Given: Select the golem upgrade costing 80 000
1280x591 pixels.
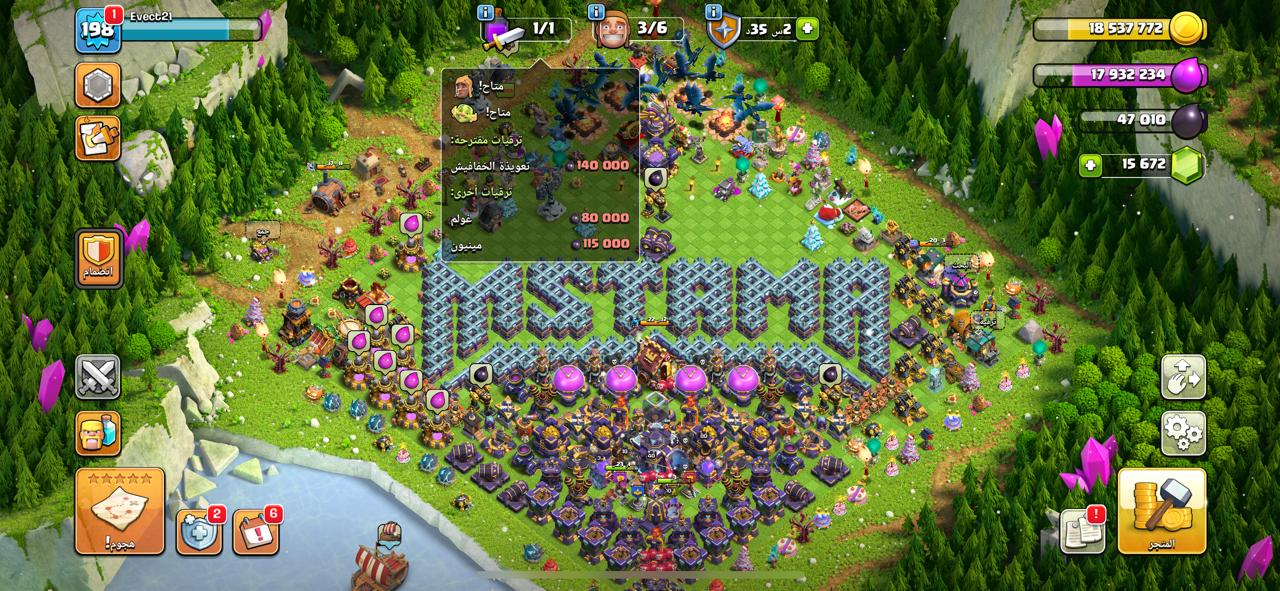Looking at the screenshot, I should coord(540,217).
